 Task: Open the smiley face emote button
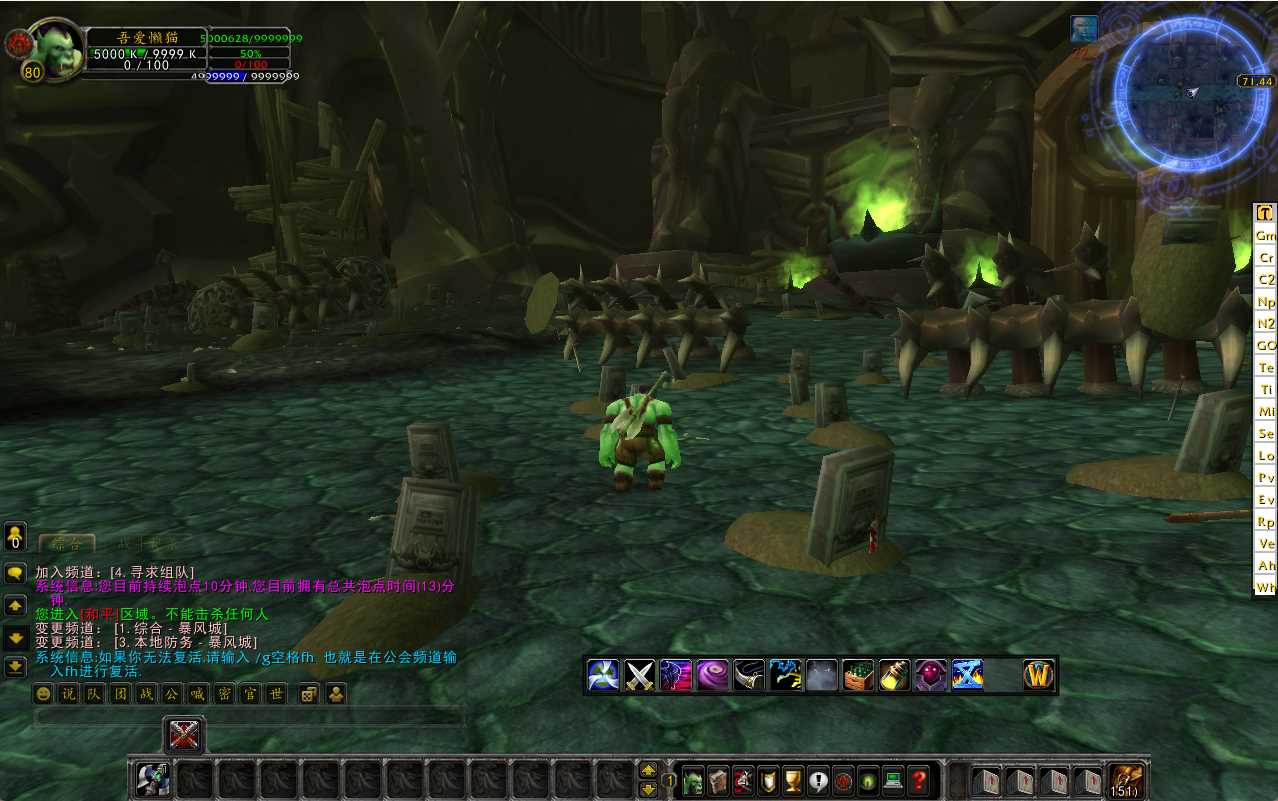43,693
